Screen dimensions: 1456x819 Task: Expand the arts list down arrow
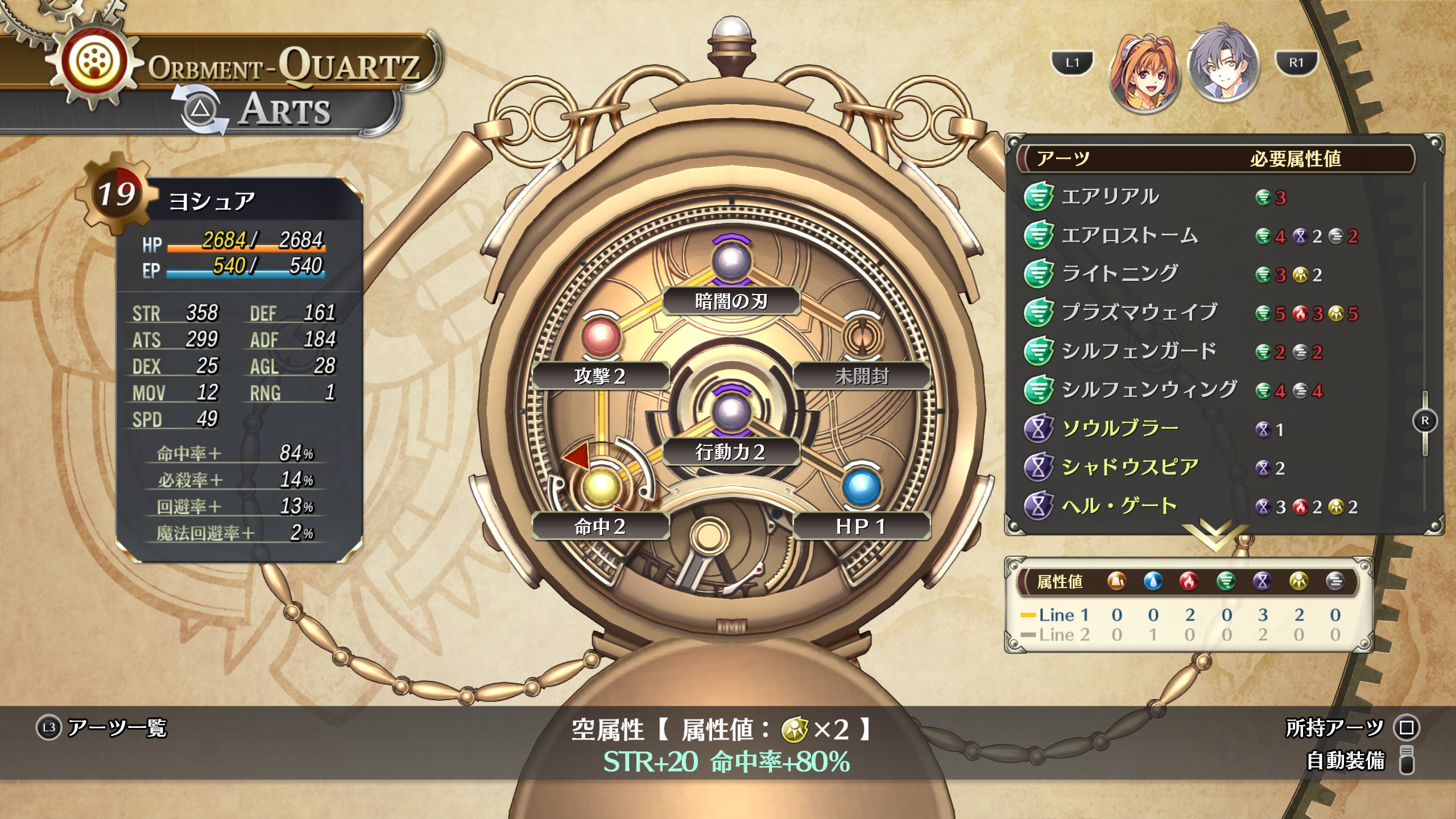tap(1213, 535)
